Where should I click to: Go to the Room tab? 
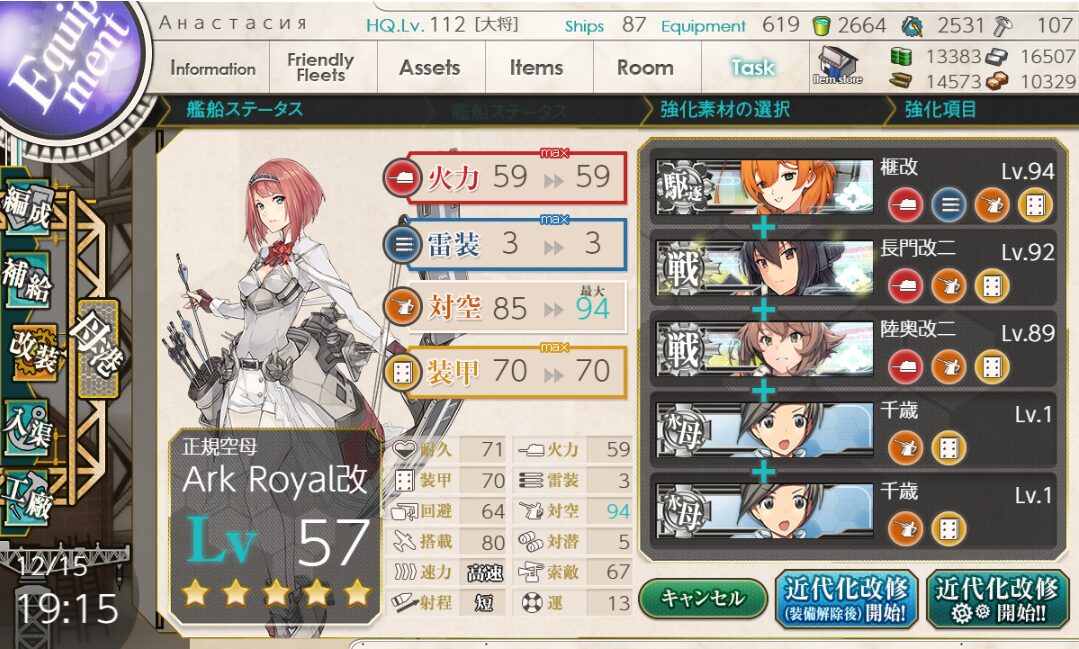tap(645, 68)
